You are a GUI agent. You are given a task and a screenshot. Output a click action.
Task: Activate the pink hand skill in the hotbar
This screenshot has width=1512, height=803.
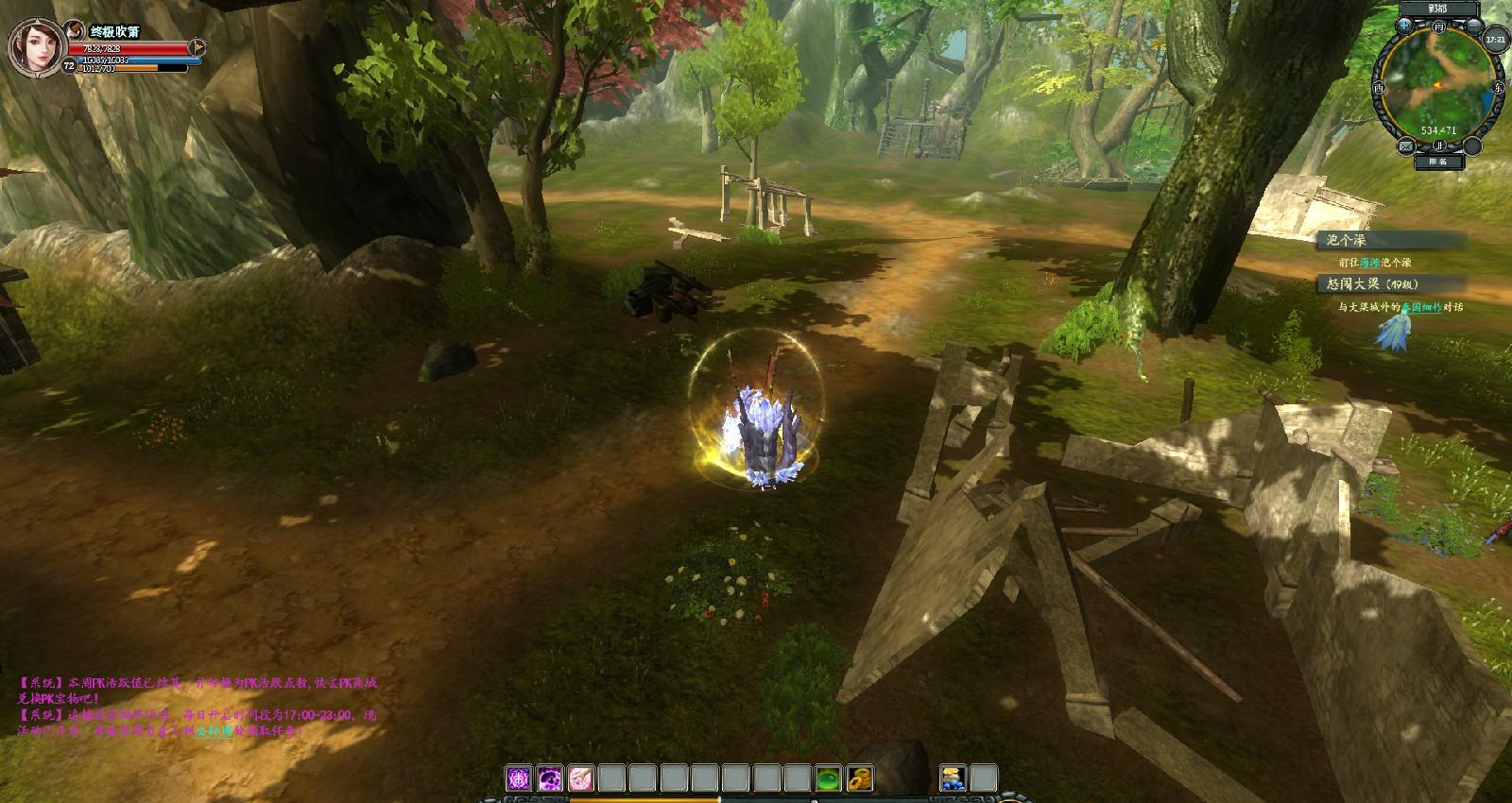580,778
